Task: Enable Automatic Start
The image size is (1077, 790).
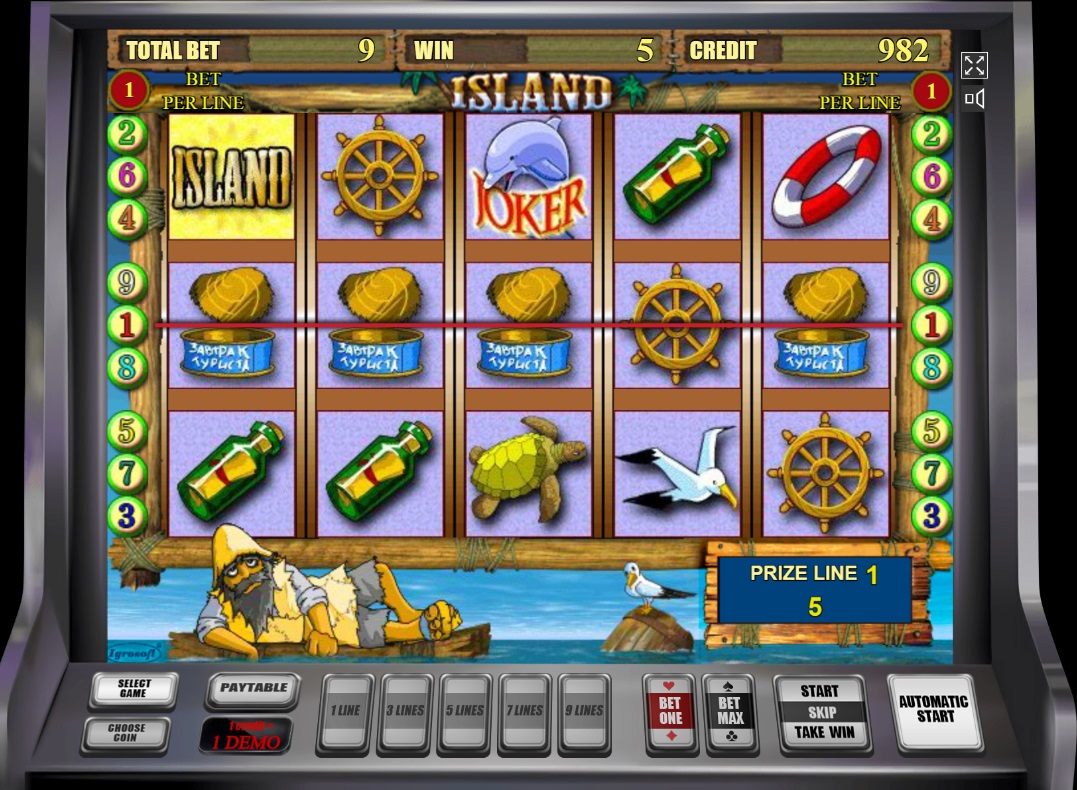Action: [933, 709]
